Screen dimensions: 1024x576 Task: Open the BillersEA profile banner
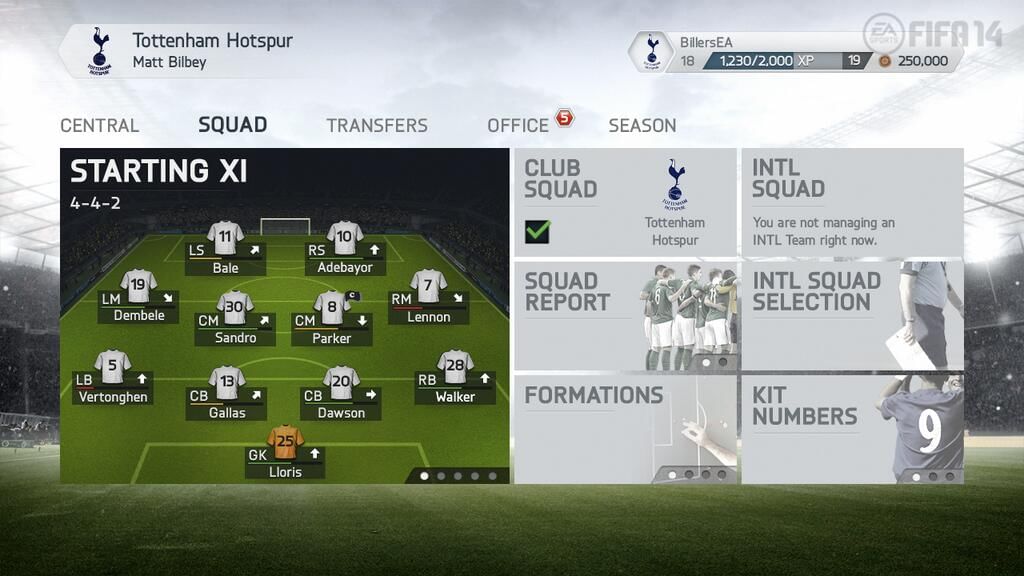tap(794, 52)
